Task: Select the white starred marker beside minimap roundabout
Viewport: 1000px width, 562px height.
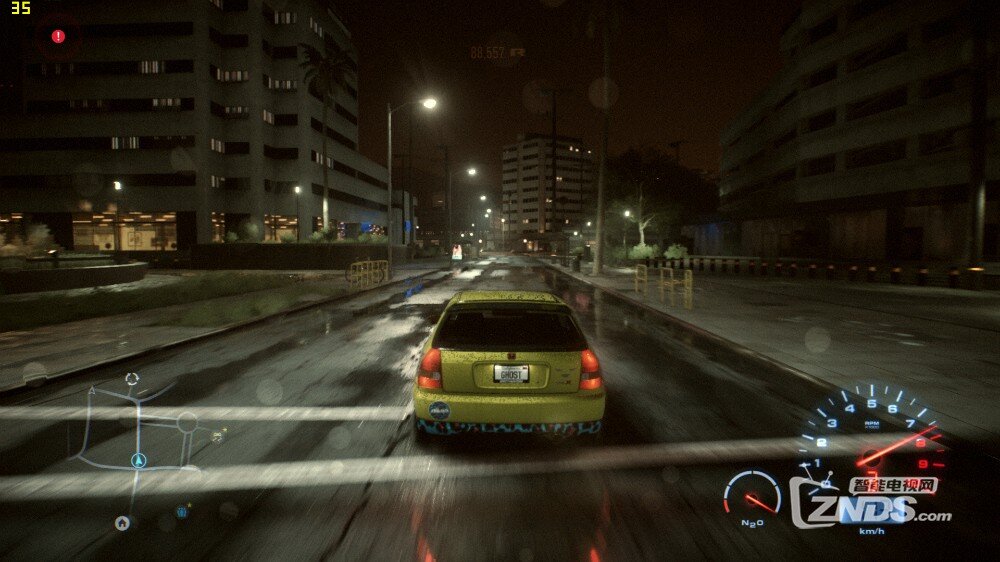Action: click(218, 435)
